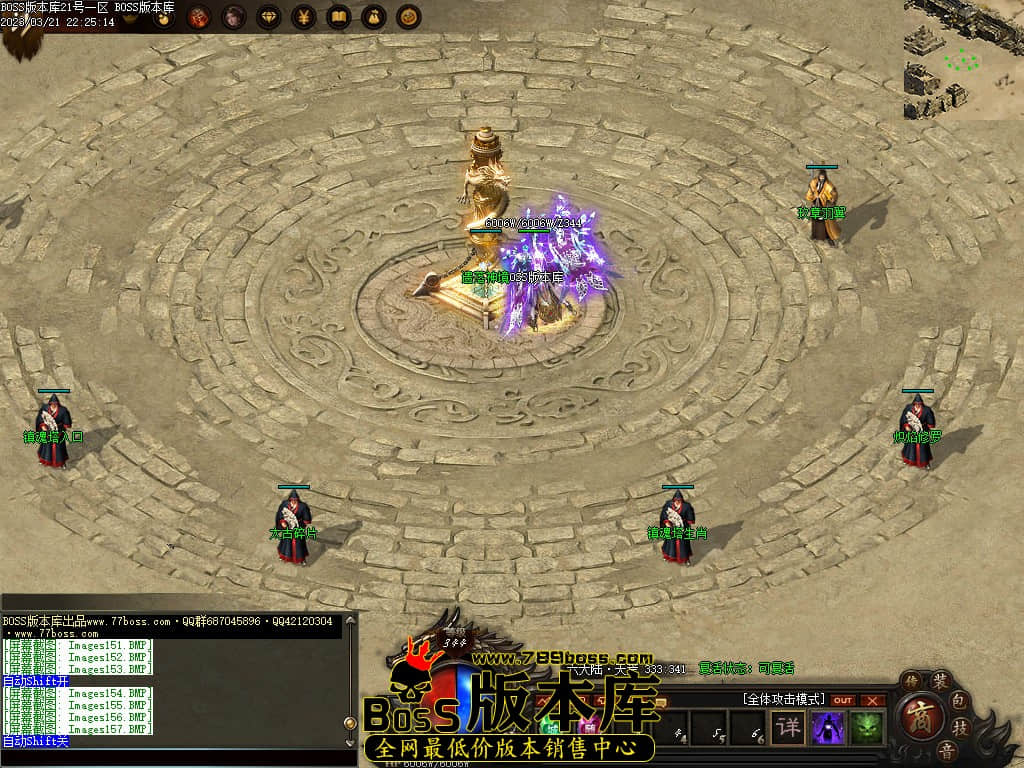Open details with the 详 button
The image size is (1024, 768).
click(x=790, y=727)
